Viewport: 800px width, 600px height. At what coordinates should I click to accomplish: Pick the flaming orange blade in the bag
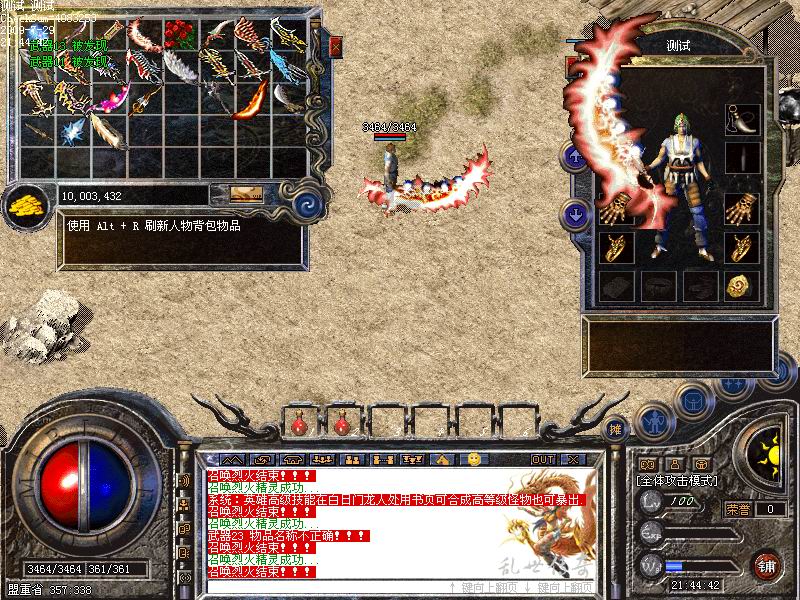[252, 100]
